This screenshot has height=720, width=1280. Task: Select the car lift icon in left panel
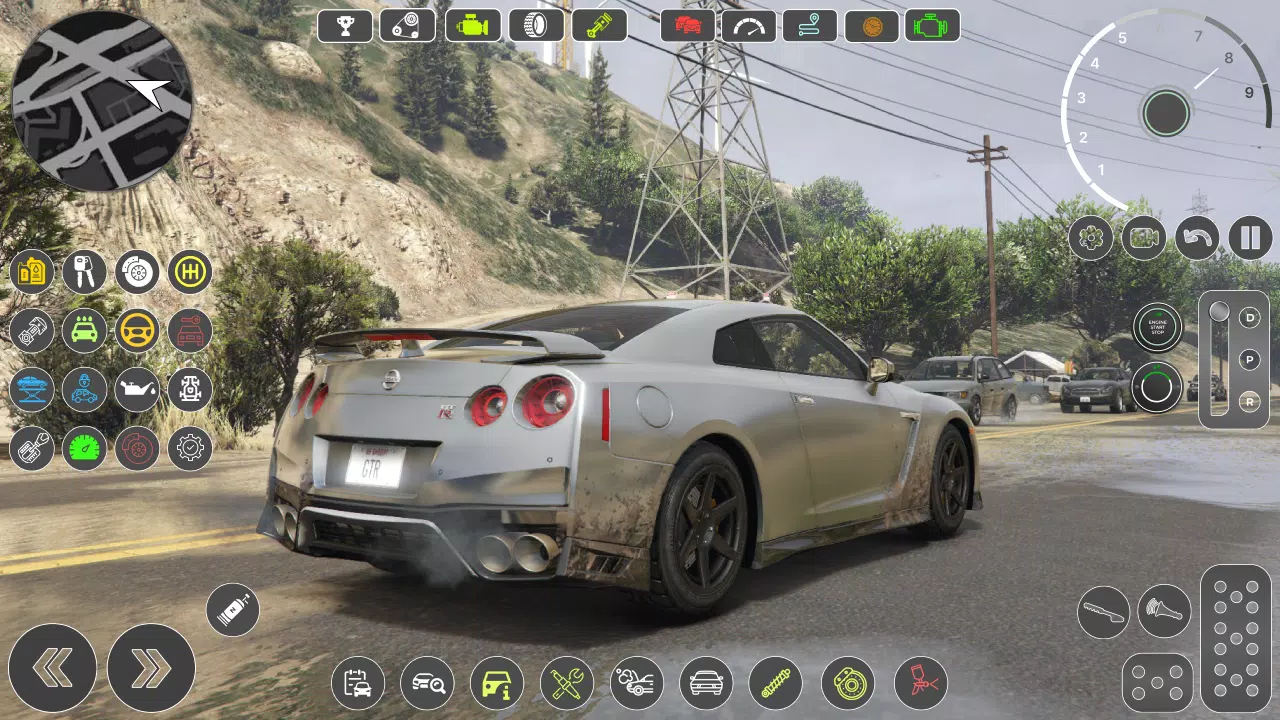coord(30,390)
